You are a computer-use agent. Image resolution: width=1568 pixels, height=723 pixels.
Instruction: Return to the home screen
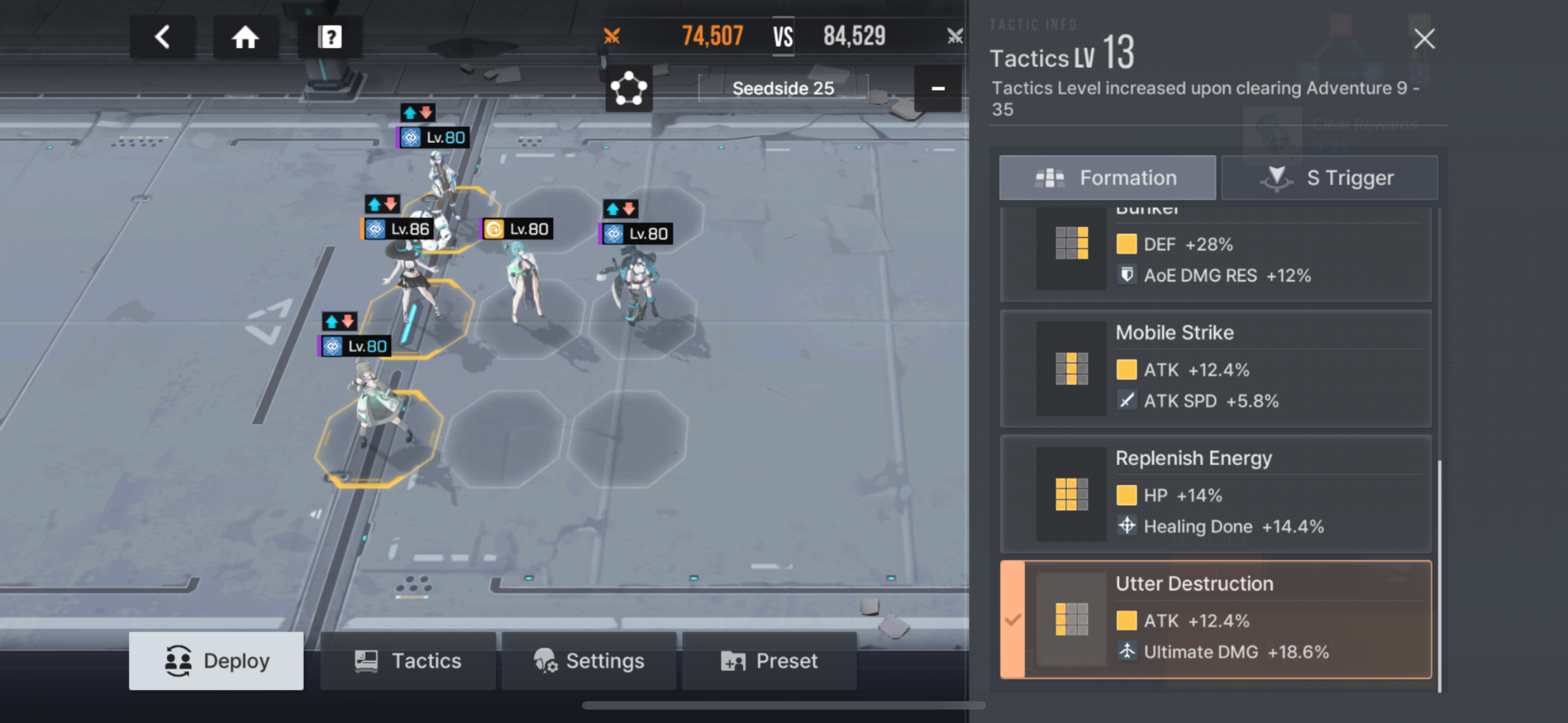pos(245,37)
